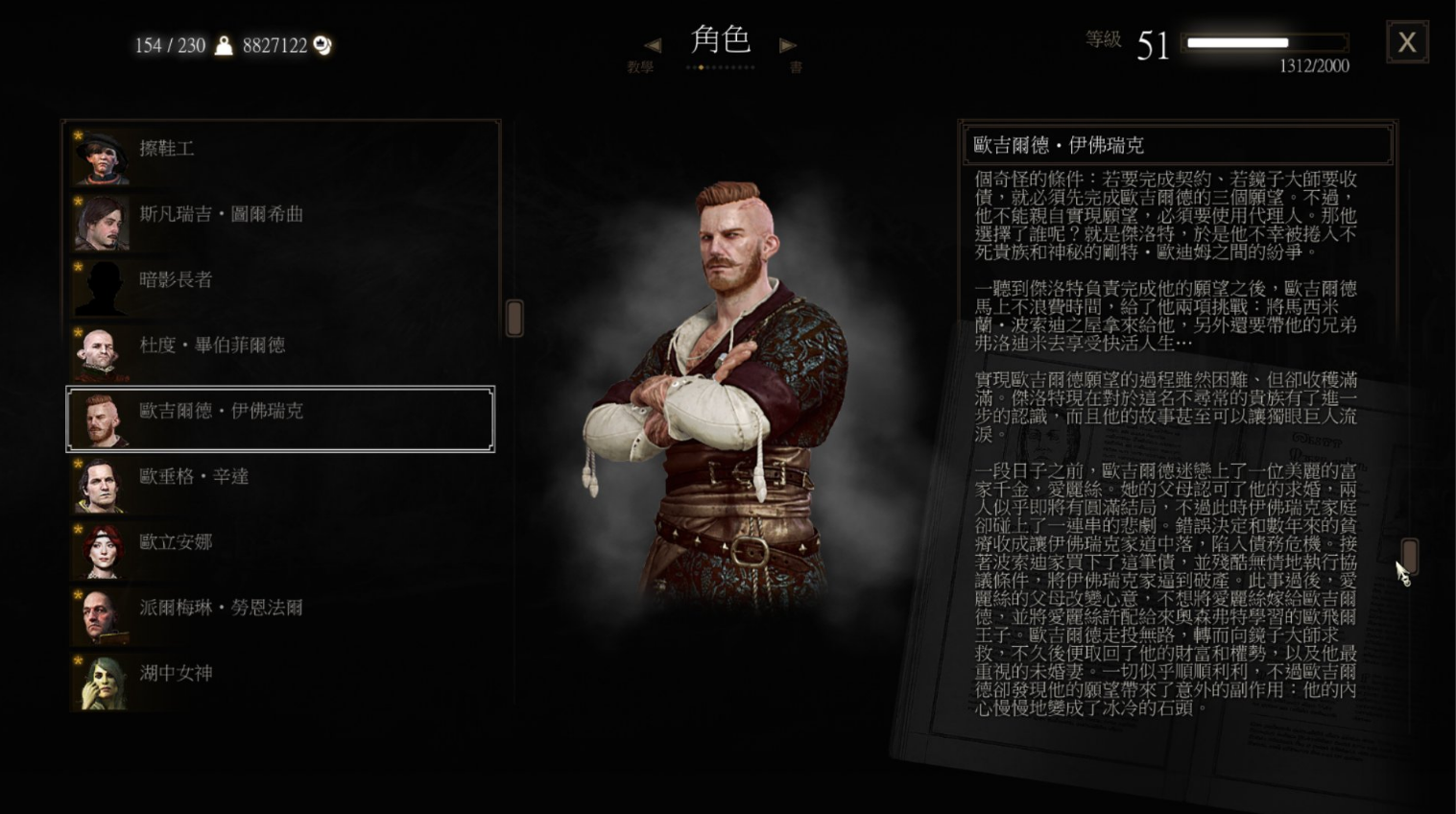Select 派爾梅琳・勞恩法爾's portrait
The image size is (1456, 814).
tap(99, 612)
